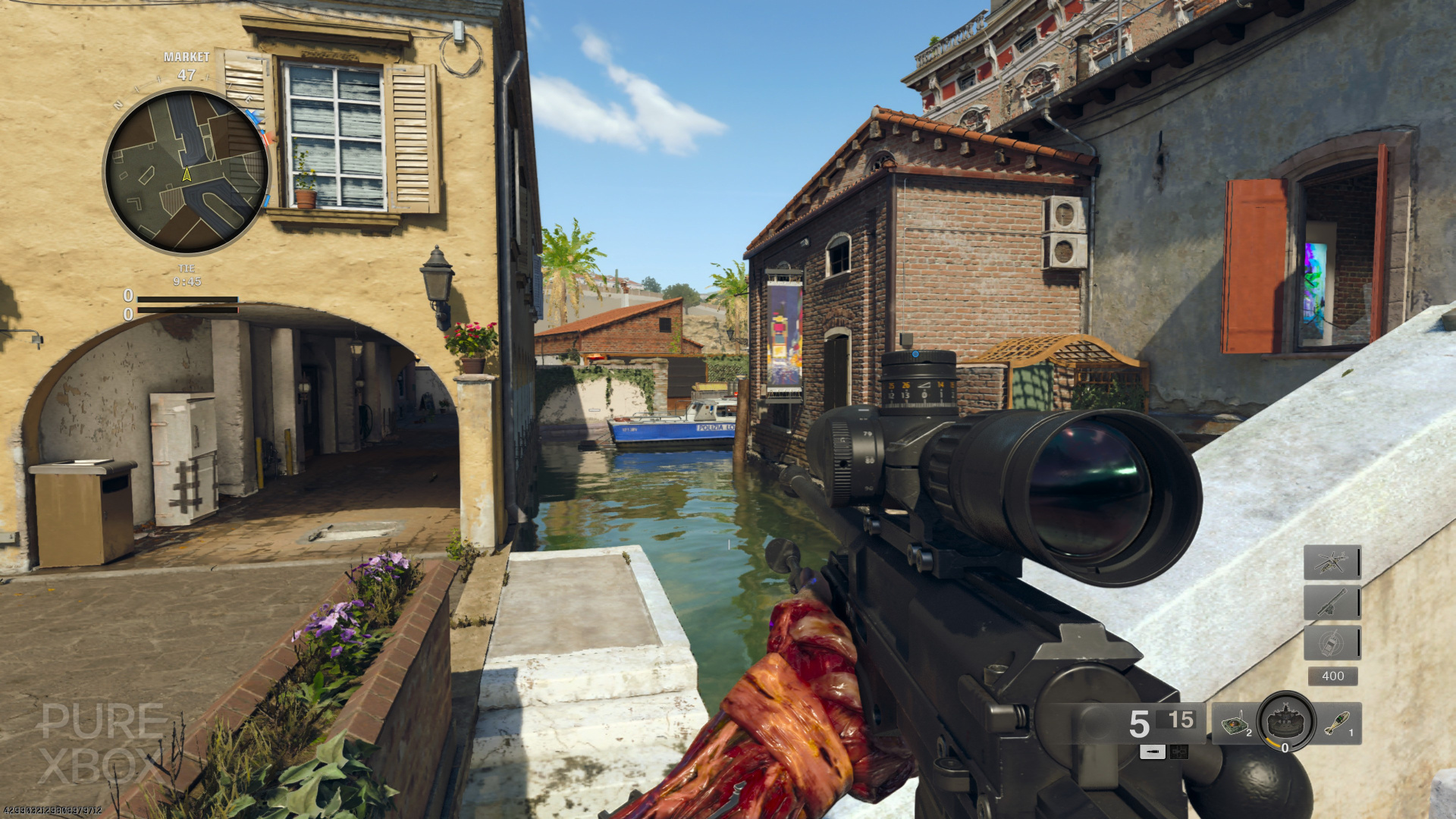Select the bullet fire mode icon
This screenshot has height=819, width=1456.
[x=1153, y=752]
